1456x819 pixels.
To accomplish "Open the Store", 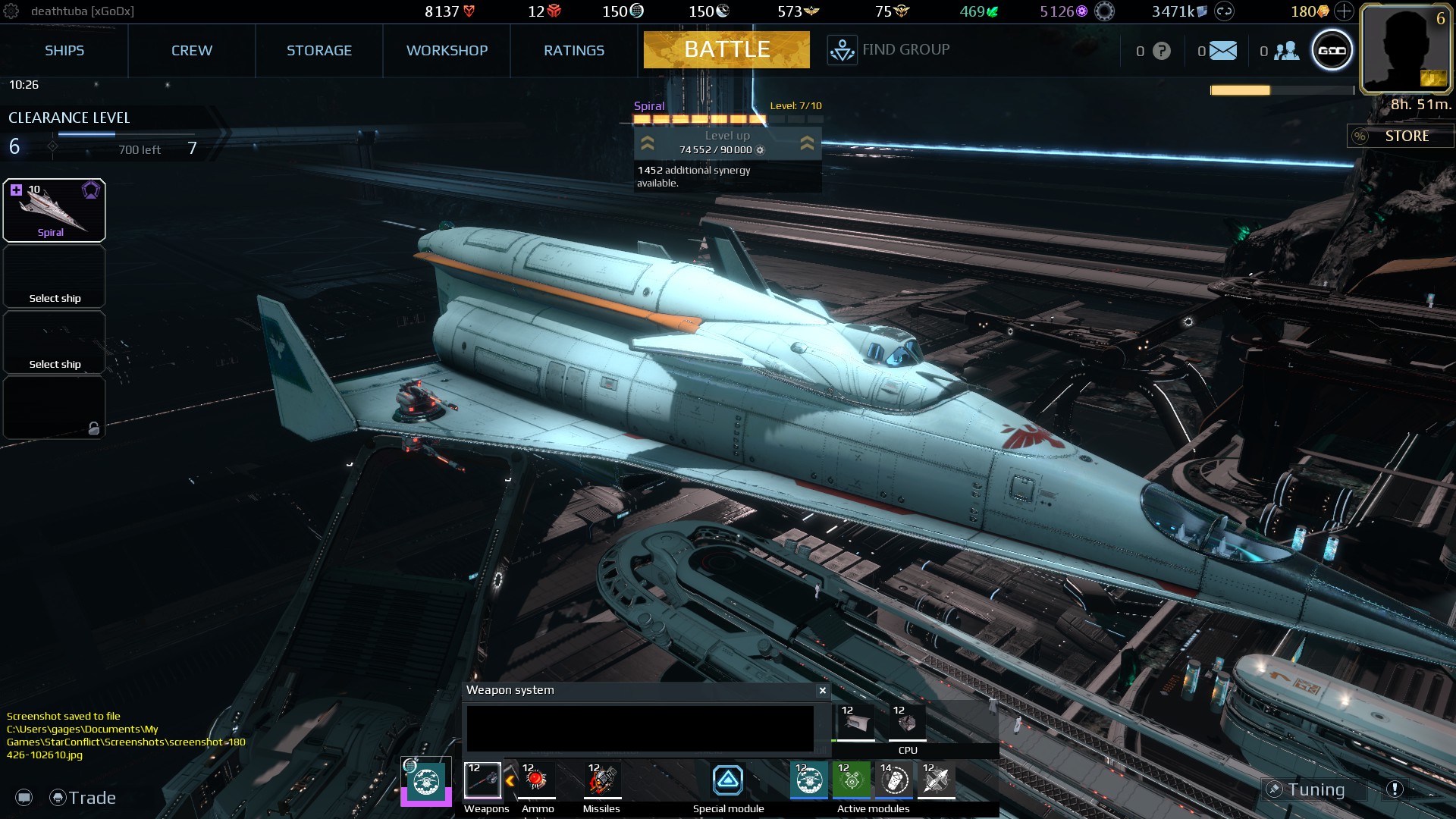I will click(1401, 136).
